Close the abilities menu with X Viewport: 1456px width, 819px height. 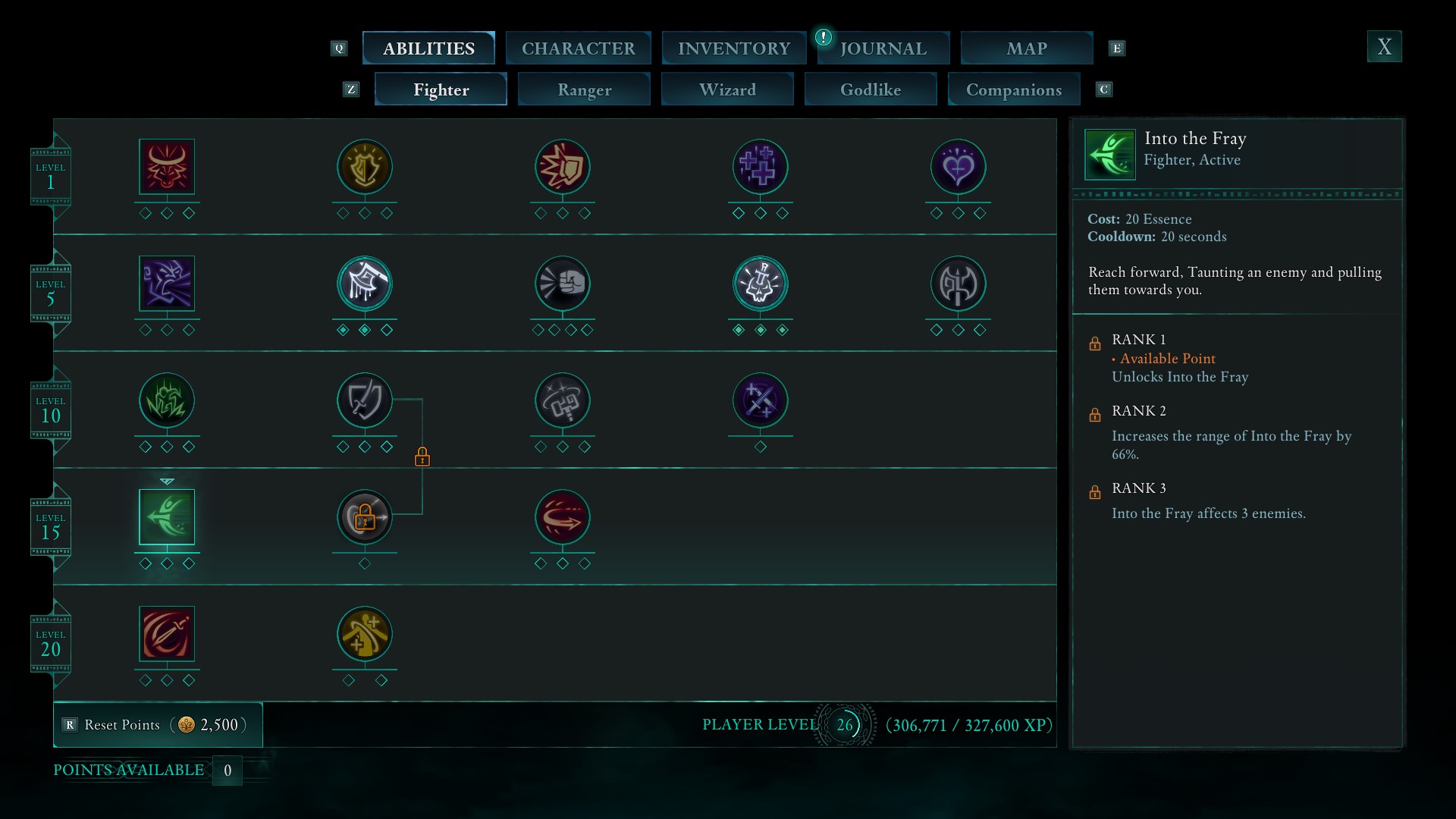[x=1384, y=47]
